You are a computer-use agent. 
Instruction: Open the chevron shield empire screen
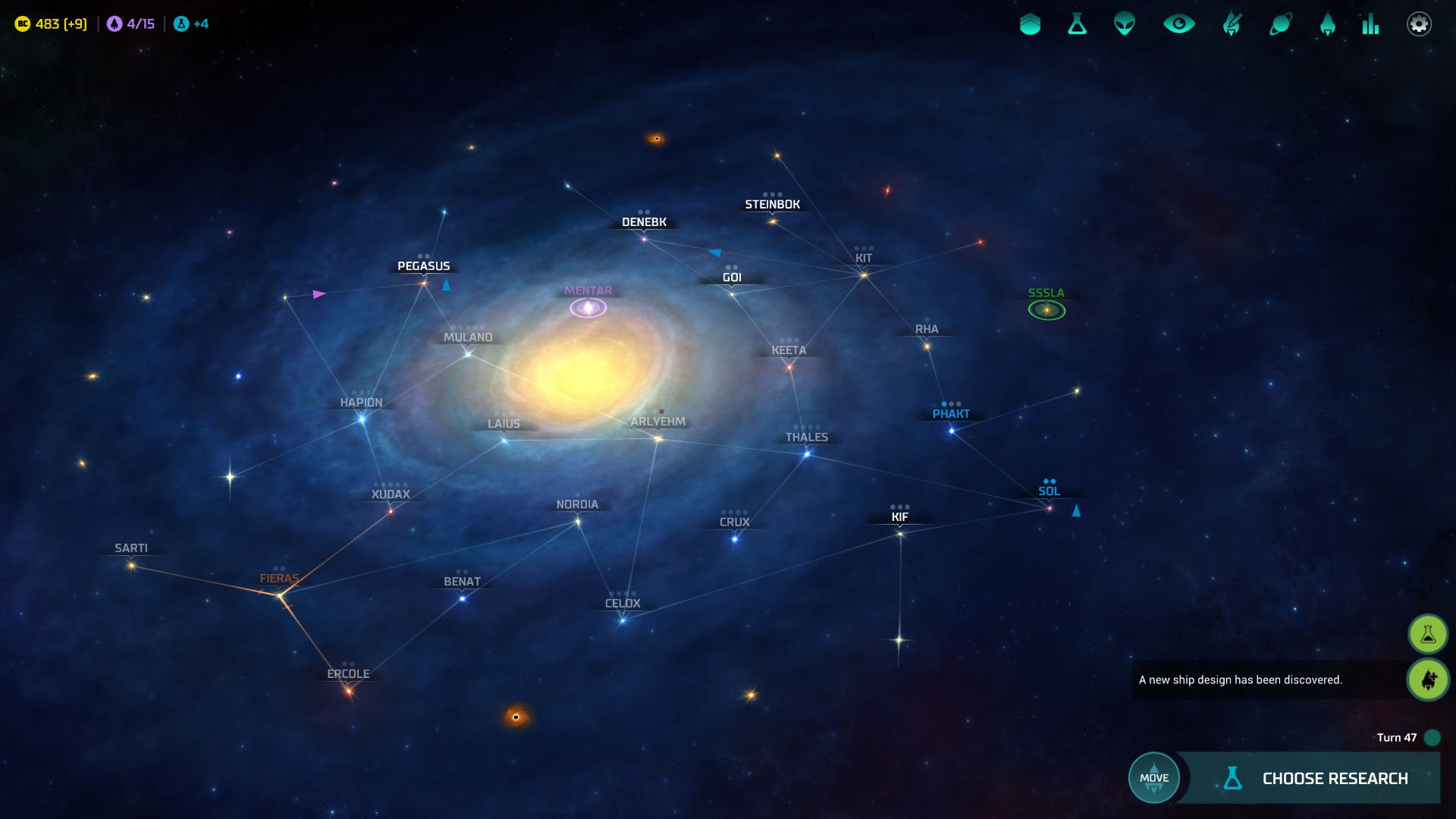[1030, 24]
